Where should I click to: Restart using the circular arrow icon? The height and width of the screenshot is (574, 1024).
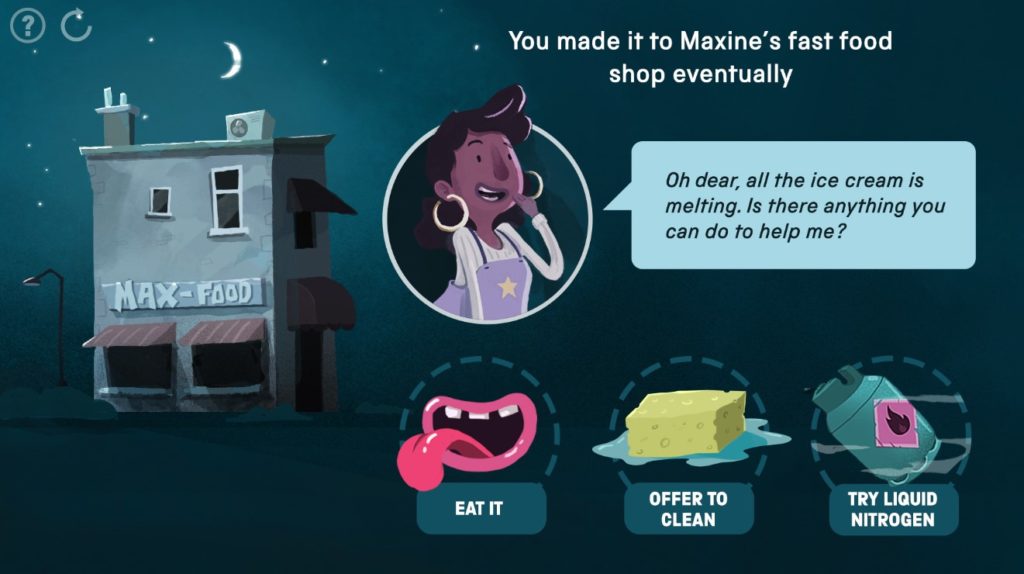click(x=76, y=25)
